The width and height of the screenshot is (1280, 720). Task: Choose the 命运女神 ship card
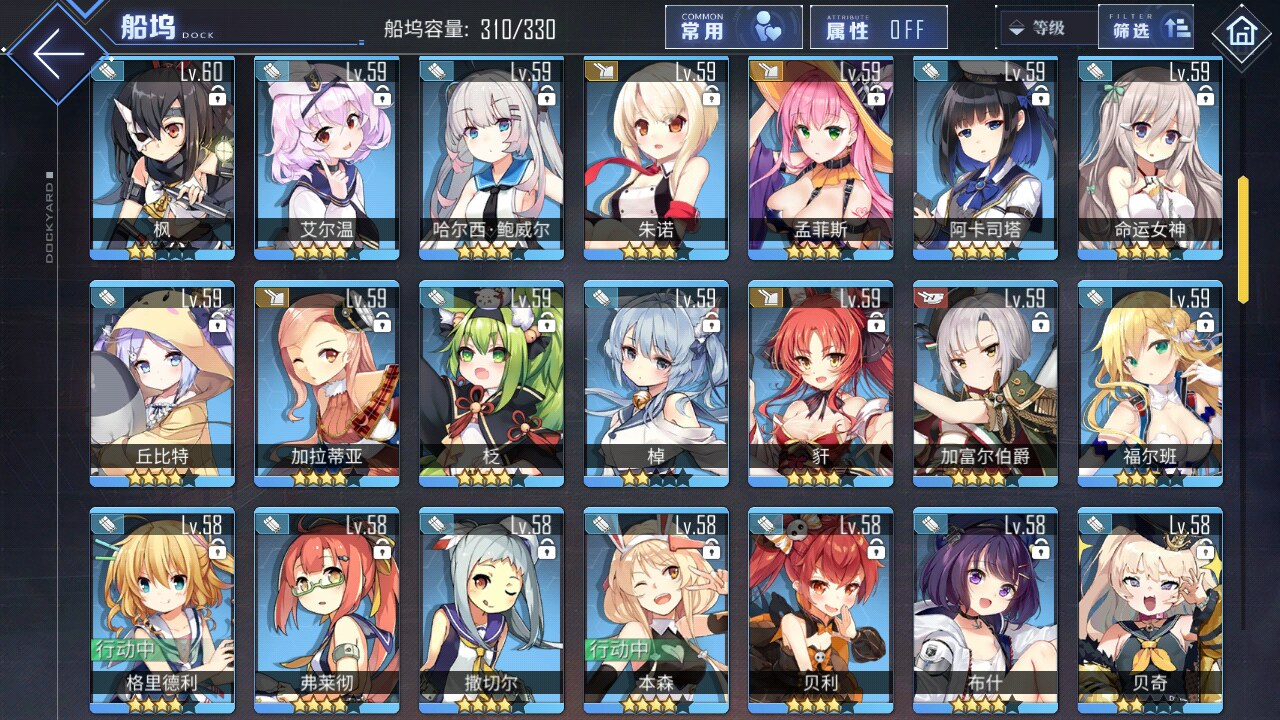click(x=1149, y=158)
